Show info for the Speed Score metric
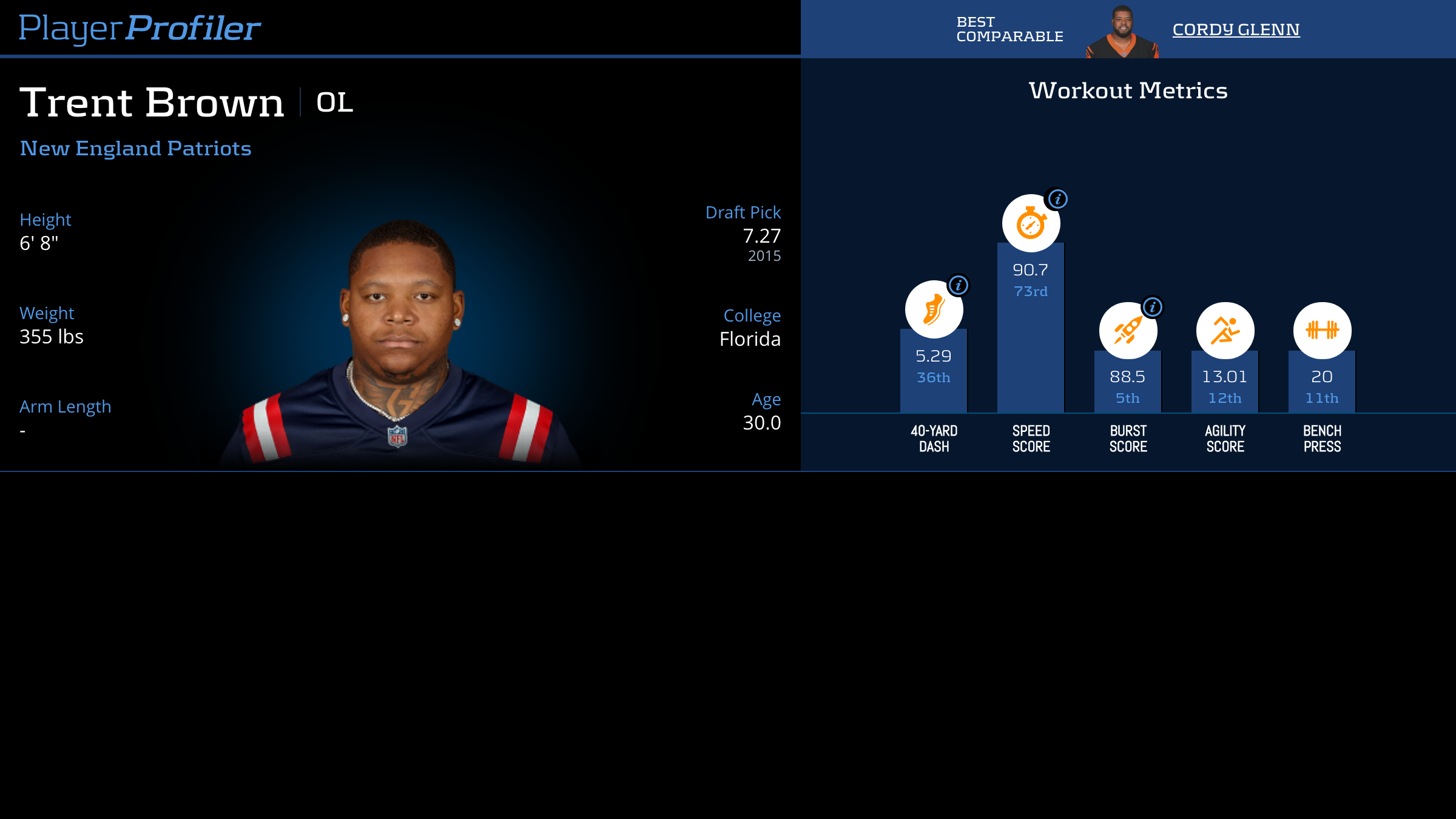This screenshot has height=819, width=1456. point(1057,199)
